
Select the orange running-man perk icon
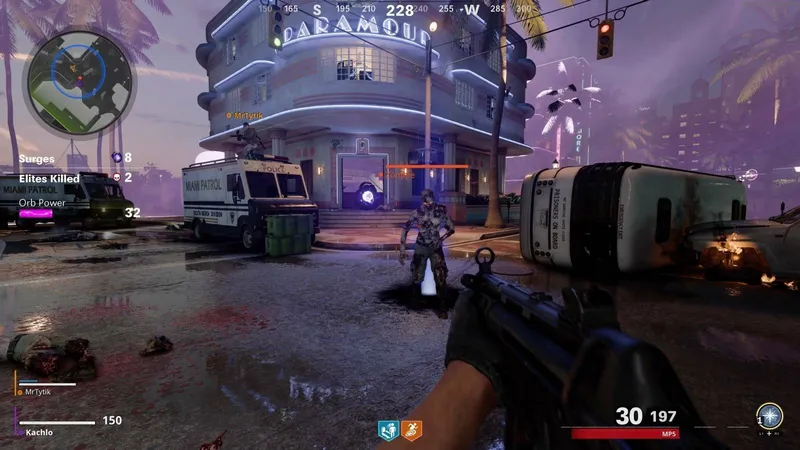(411, 430)
